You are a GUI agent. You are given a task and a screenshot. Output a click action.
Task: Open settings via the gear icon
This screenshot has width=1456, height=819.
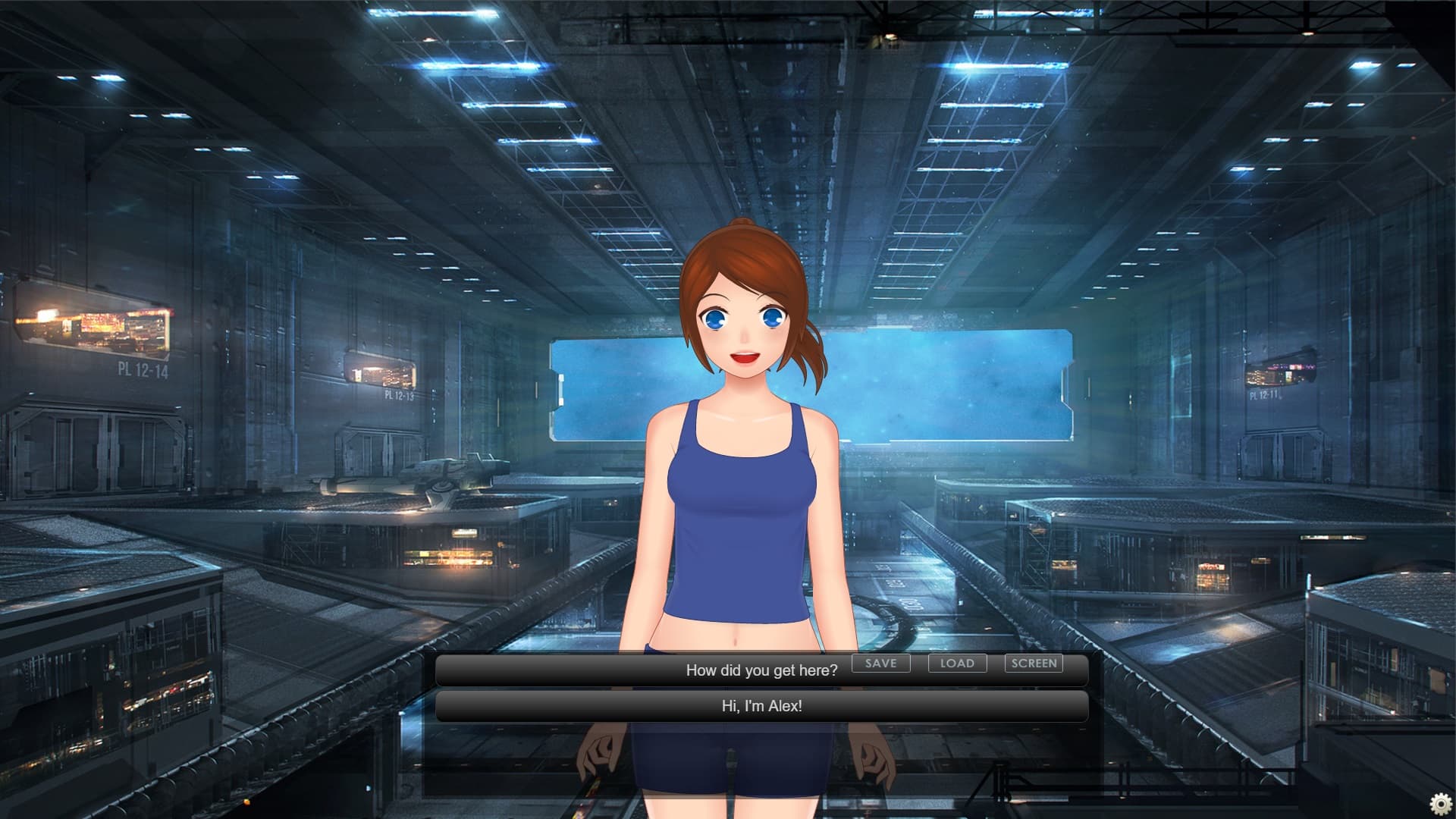pyautogui.click(x=1440, y=803)
